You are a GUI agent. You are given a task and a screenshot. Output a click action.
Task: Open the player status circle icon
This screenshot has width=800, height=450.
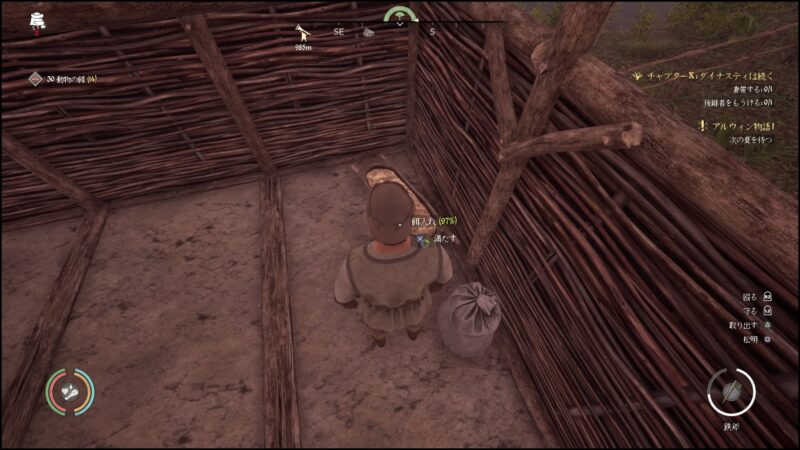(70, 392)
